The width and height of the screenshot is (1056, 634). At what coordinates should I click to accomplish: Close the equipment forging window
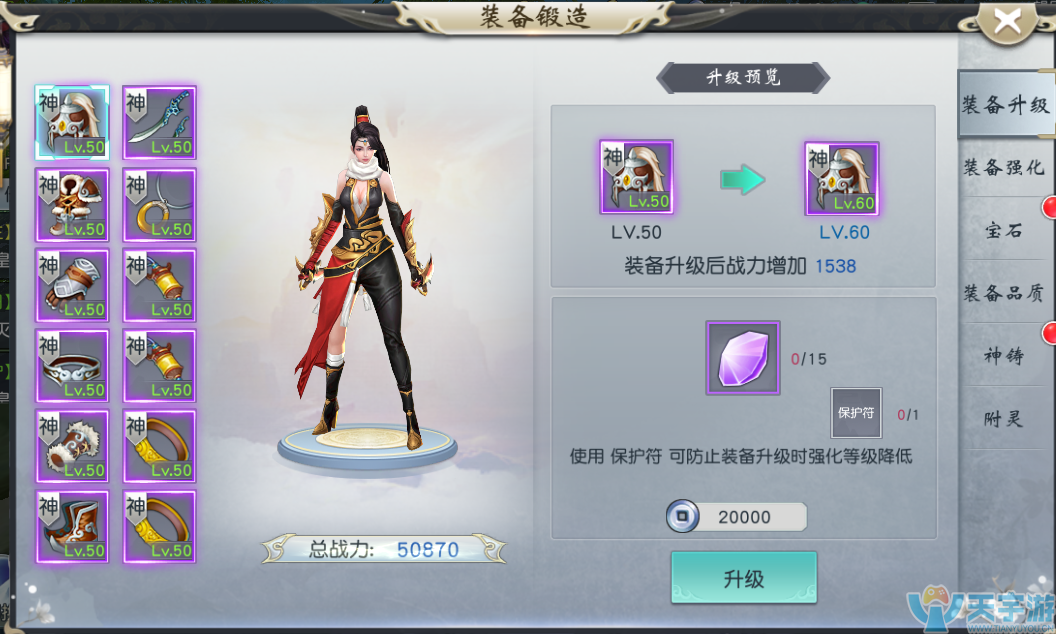[x=1007, y=22]
